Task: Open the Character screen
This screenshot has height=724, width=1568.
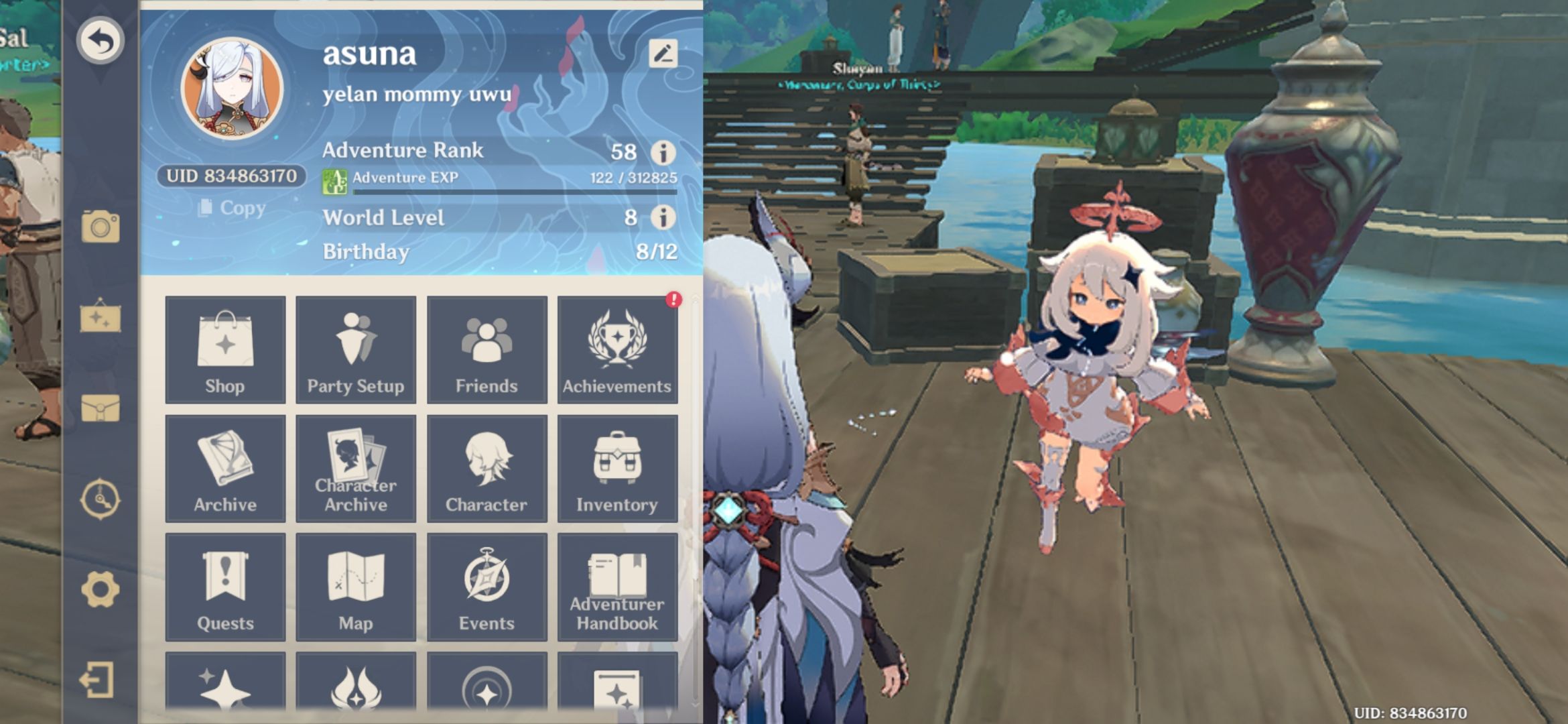Action: (x=486, y=469)
